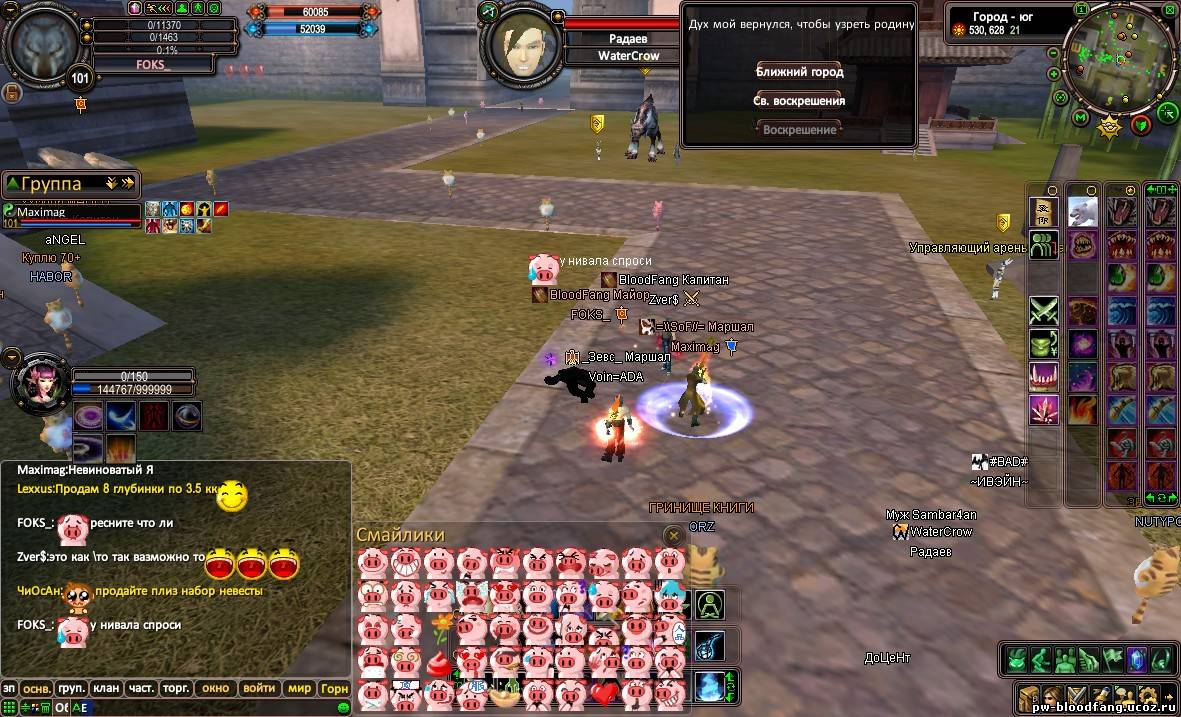Image resolution: width=1181 pixels, height=717 pixels.
Task: Open the inventory bag icon
Action: (x=1027, y=697)
